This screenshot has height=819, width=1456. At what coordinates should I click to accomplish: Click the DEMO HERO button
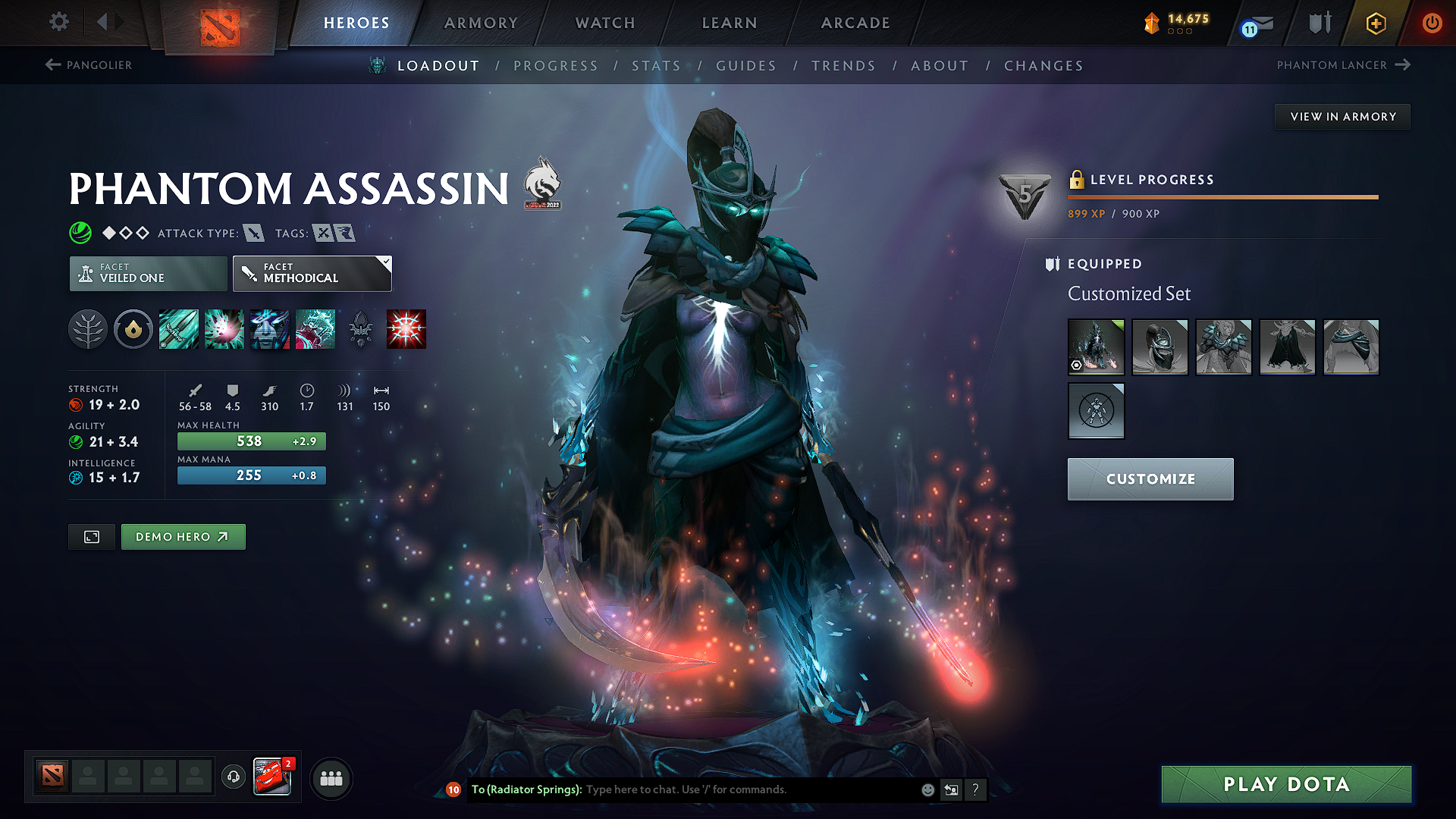click(x=183, y=536)
